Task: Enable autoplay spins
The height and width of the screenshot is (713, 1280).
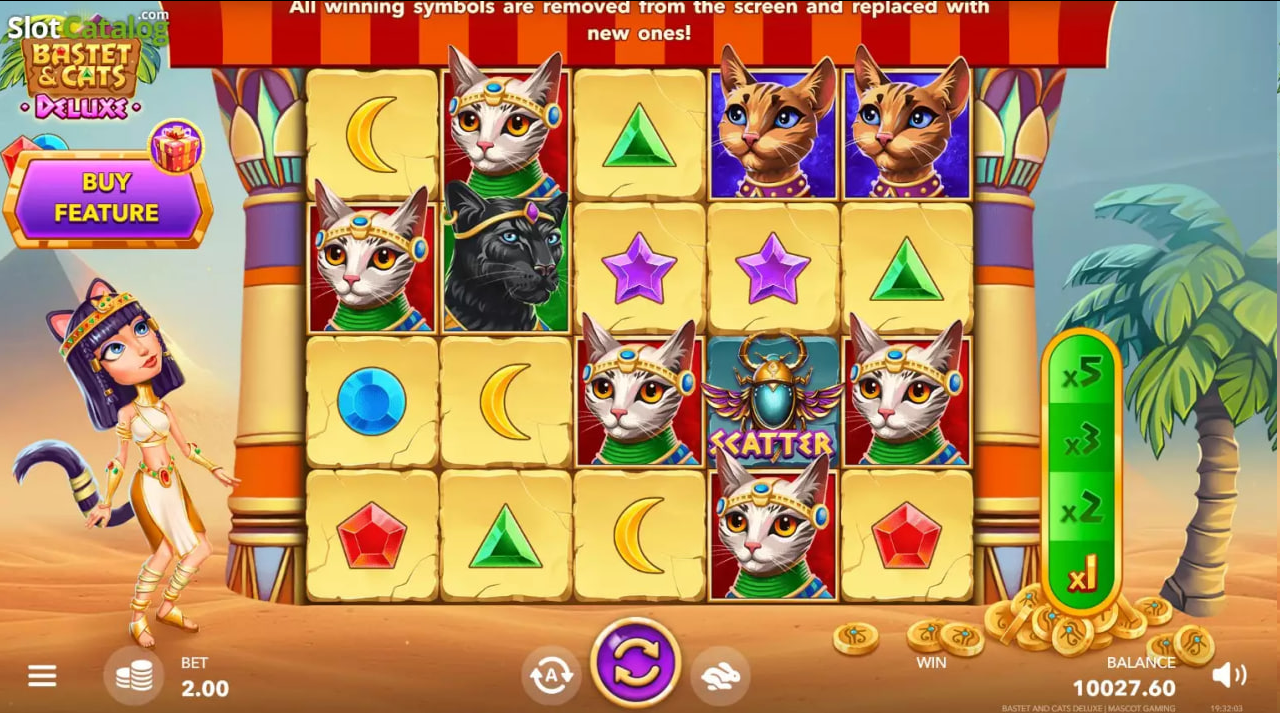Action: (551, 676)
